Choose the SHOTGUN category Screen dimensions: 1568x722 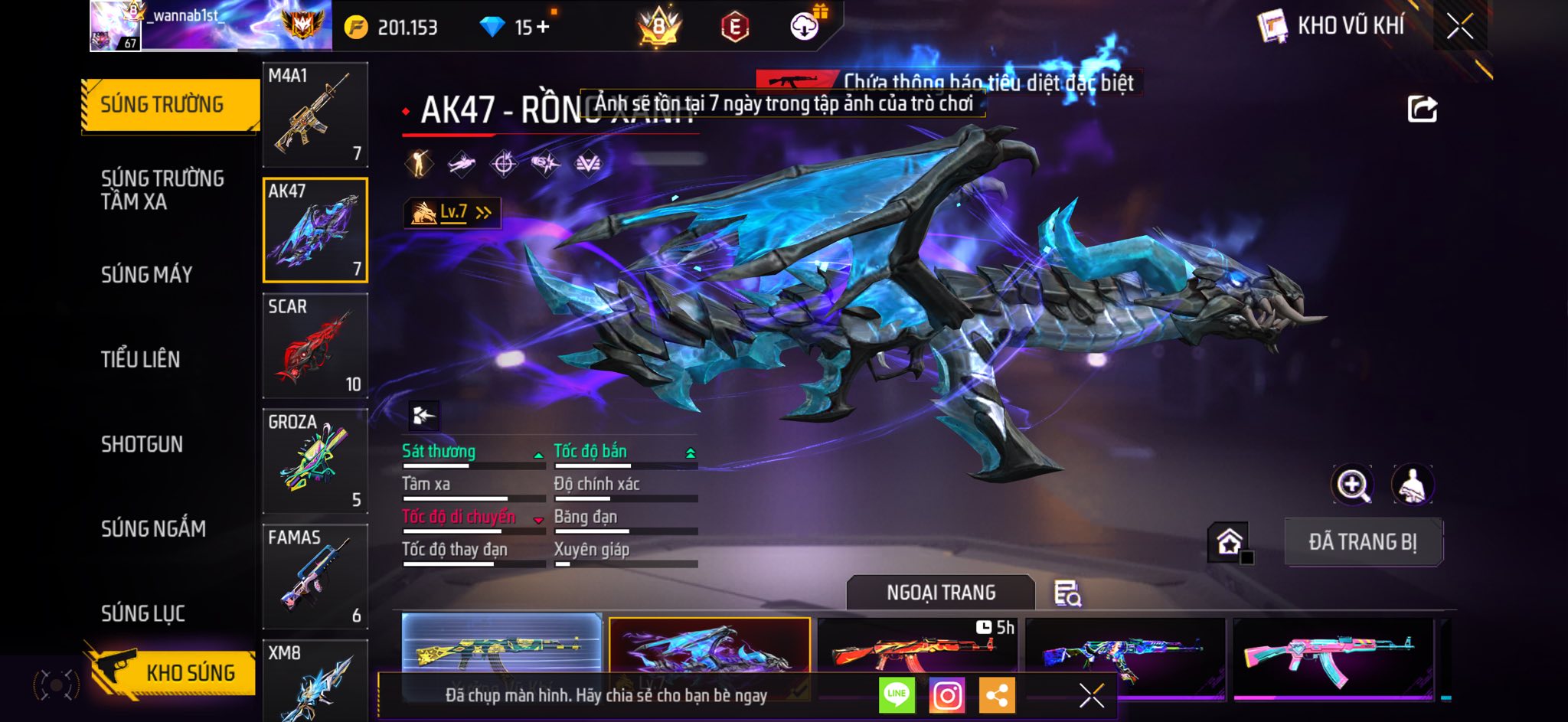(142, 444)
